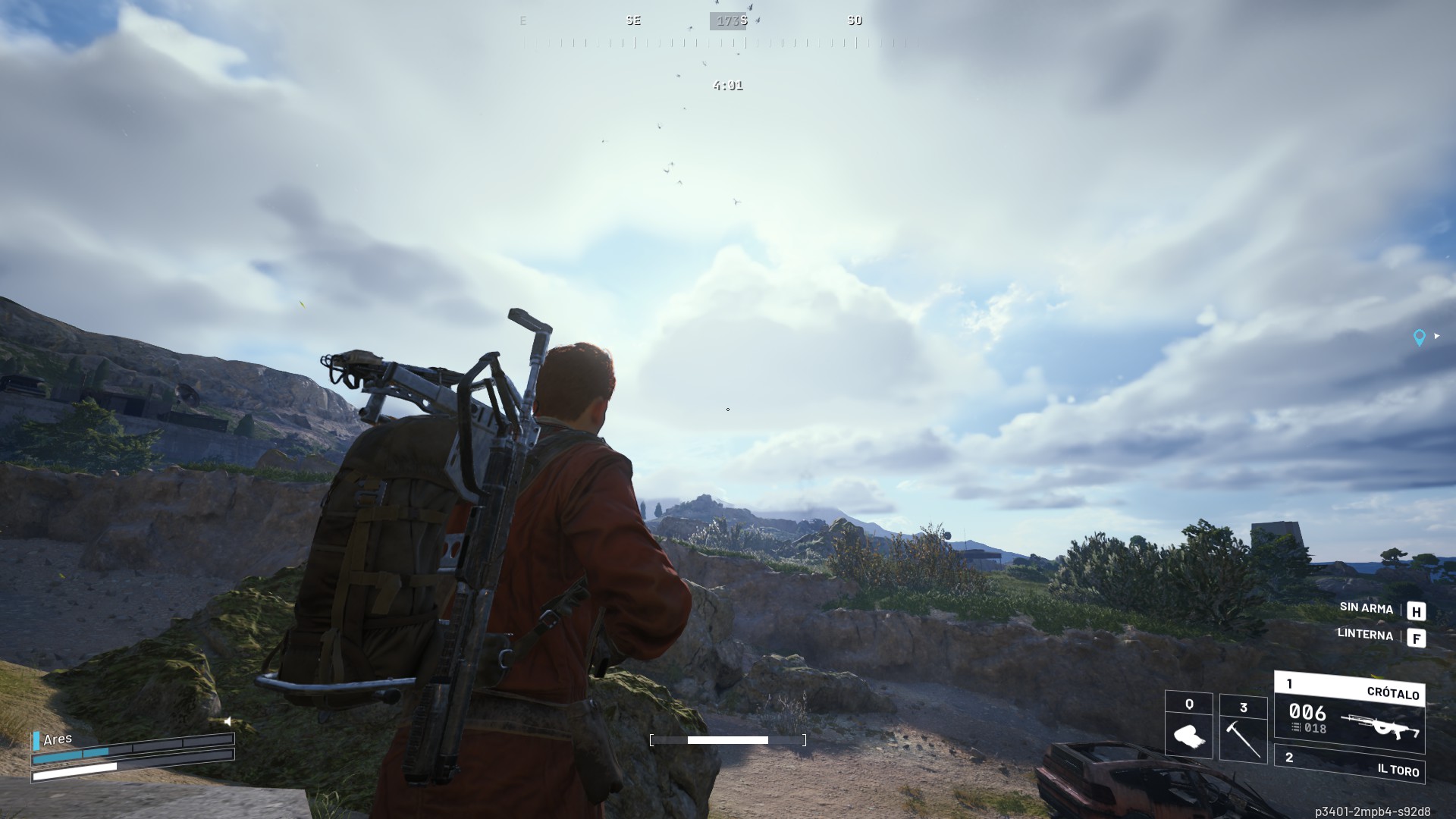The width and height of the screenshot is (1456, 819).
Task: Toggle the Linterna flashlight option
Action: click(1366, 636)
